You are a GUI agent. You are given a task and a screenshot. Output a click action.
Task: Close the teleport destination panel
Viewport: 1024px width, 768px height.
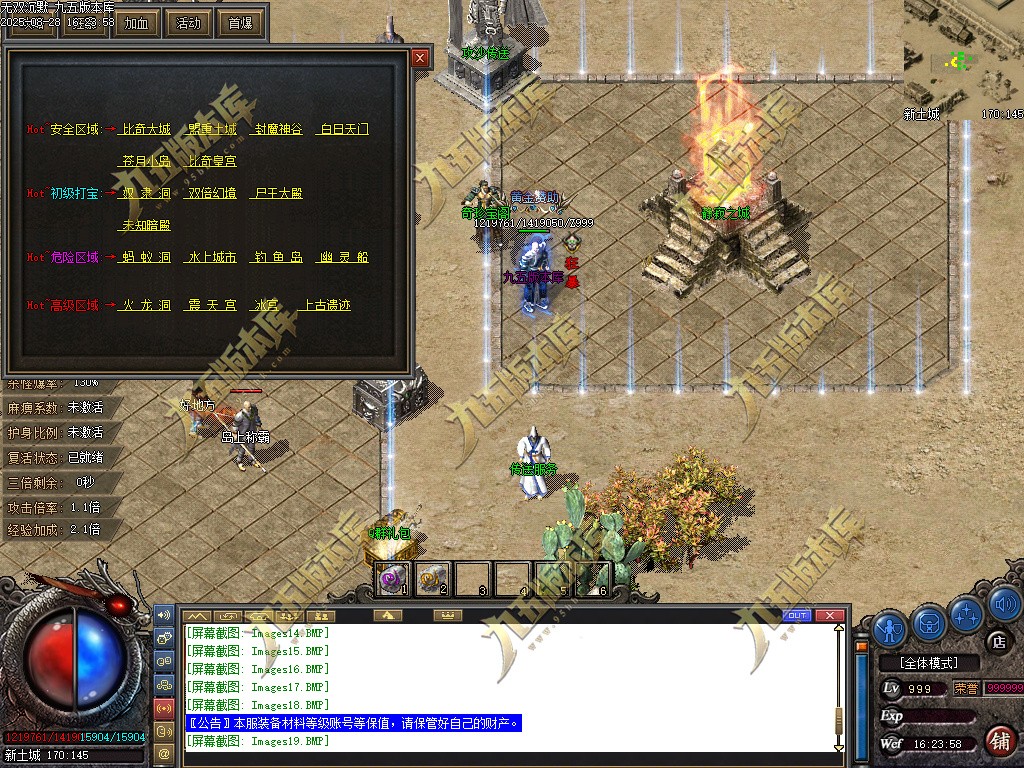pos(420,58)
